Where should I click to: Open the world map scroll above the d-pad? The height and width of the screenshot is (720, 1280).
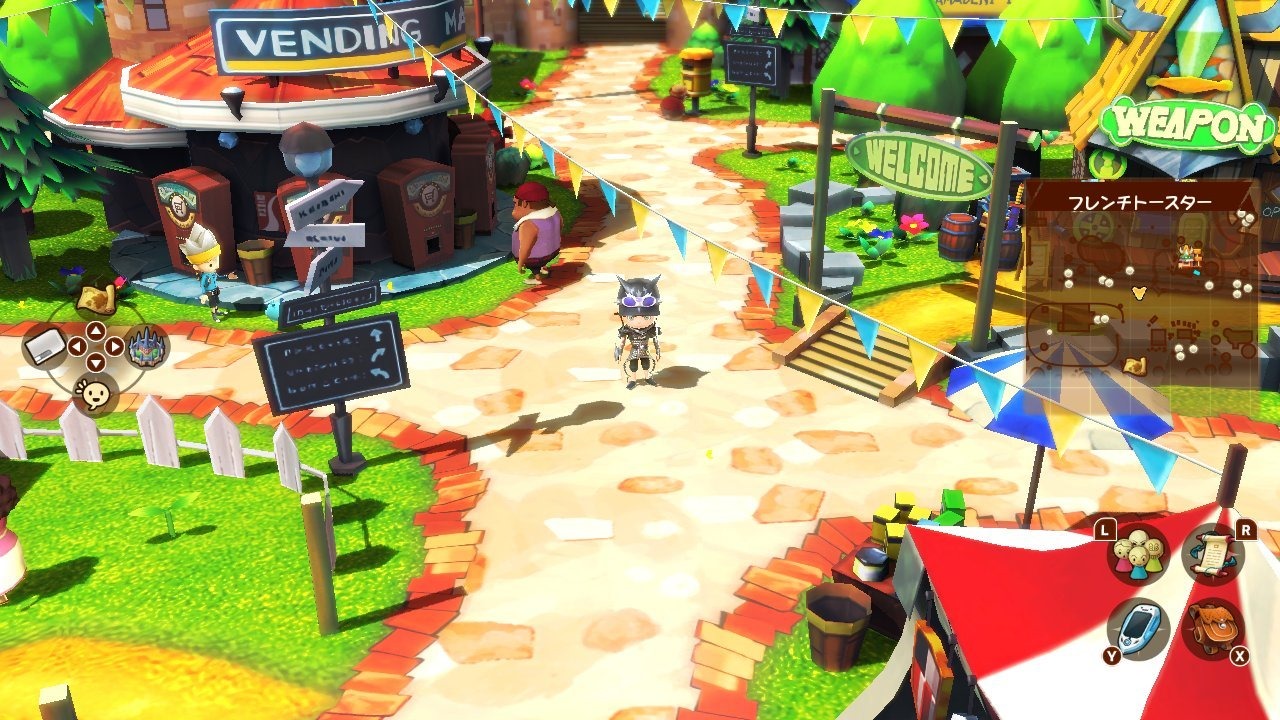(96, 299)
